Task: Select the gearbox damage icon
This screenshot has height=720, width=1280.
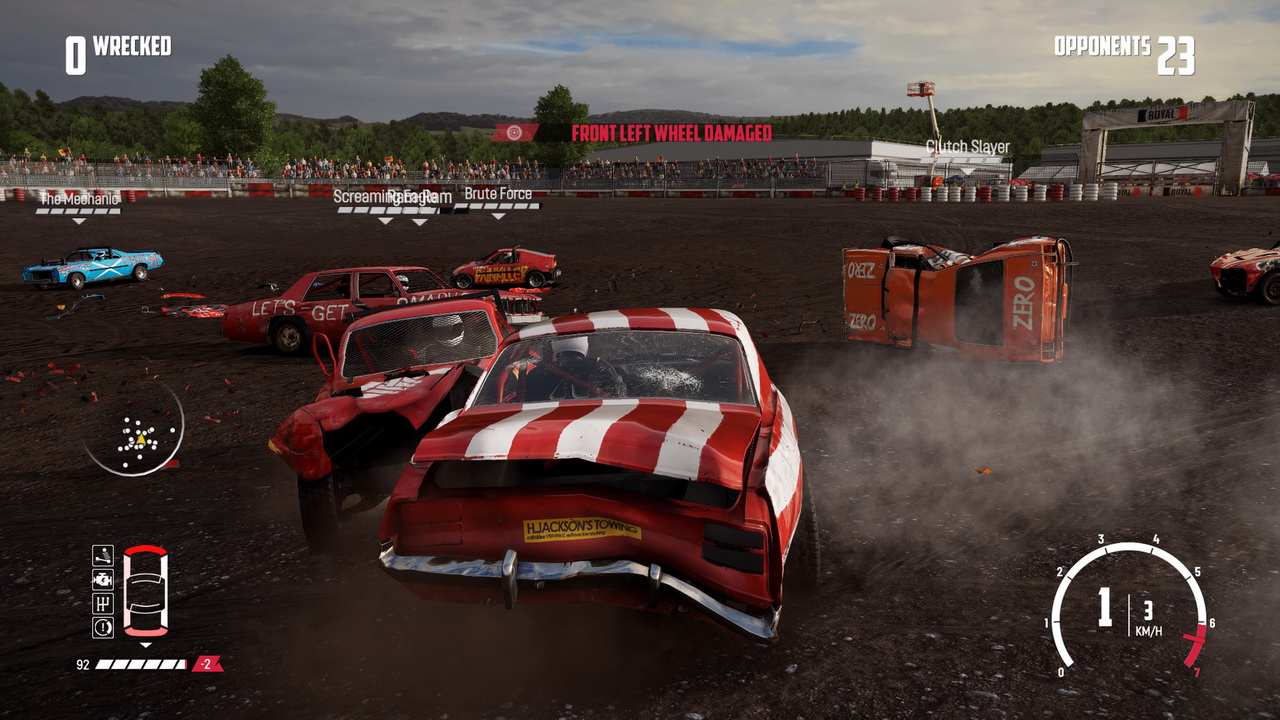Action: coord(102,603)
